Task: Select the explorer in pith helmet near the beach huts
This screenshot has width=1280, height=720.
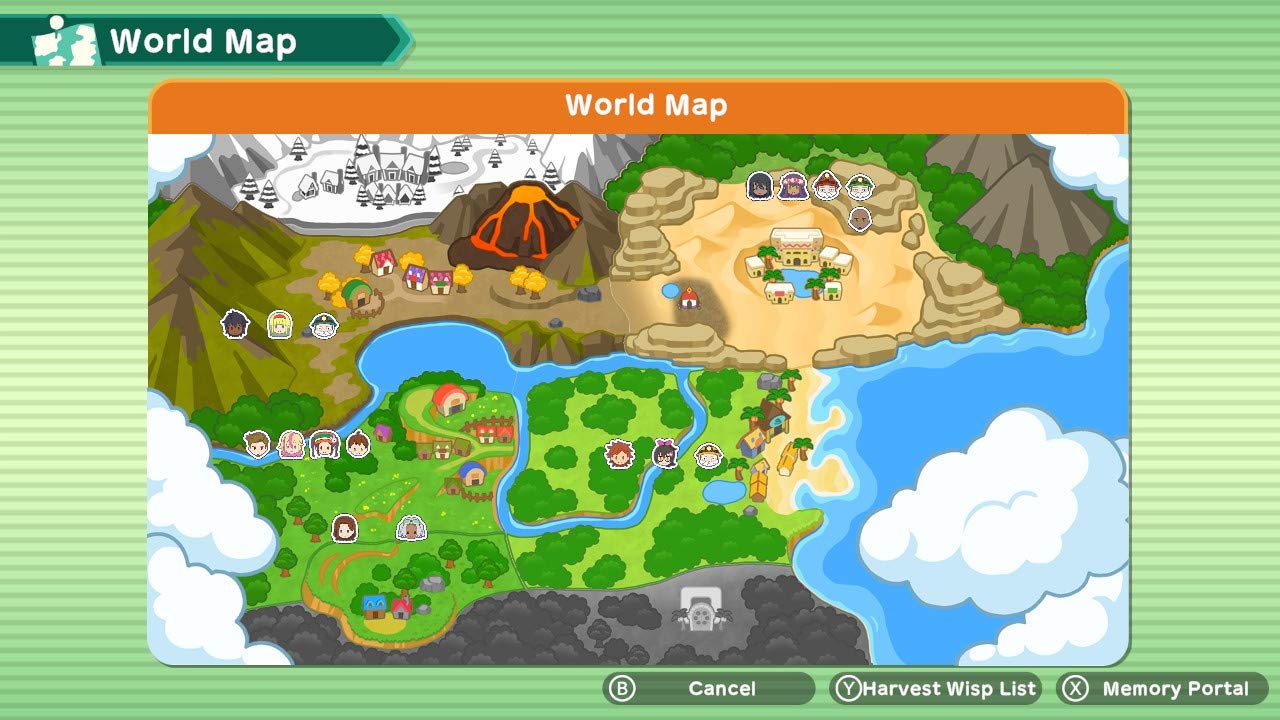Action: pyautogui.click(x=708, y=456)
